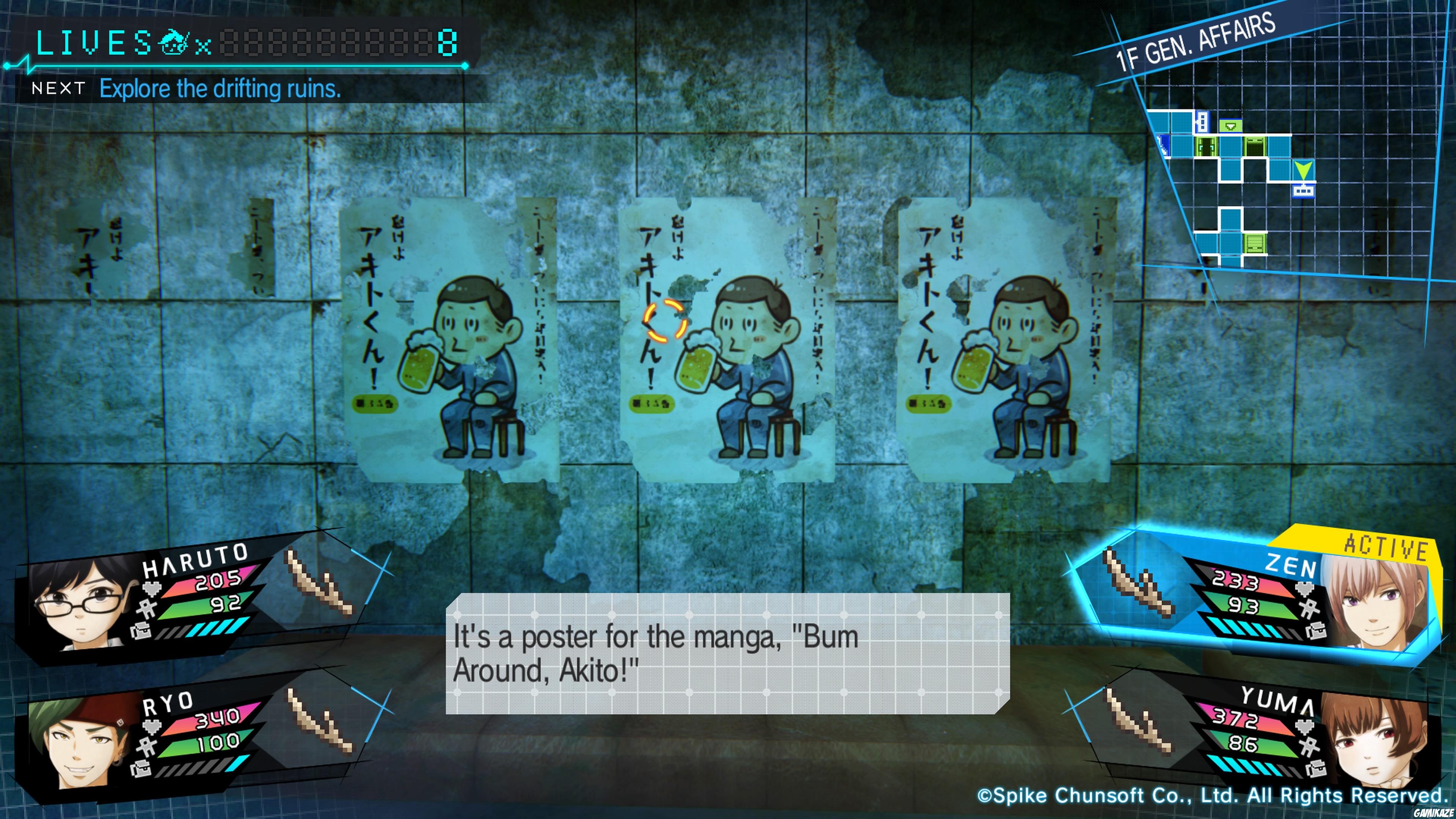Choose Zen's active character portrait
The image size is (1456, 819).
tap(1373, 602)
